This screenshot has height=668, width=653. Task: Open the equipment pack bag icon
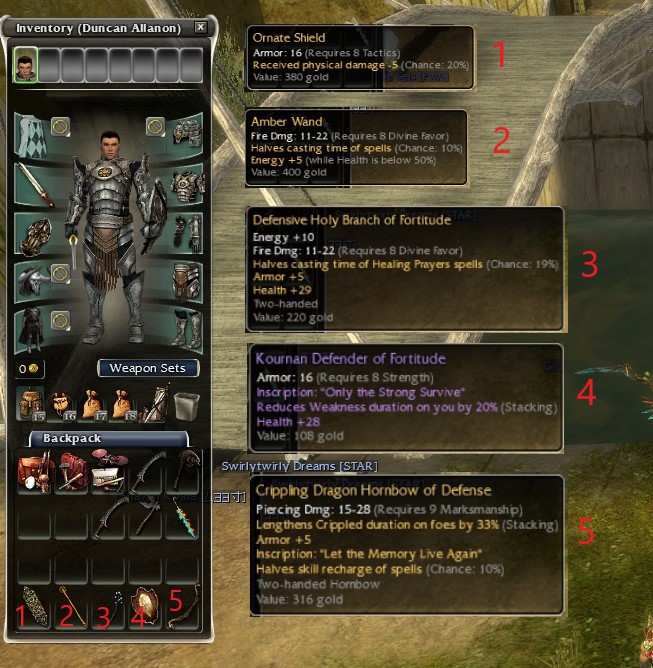153,403
